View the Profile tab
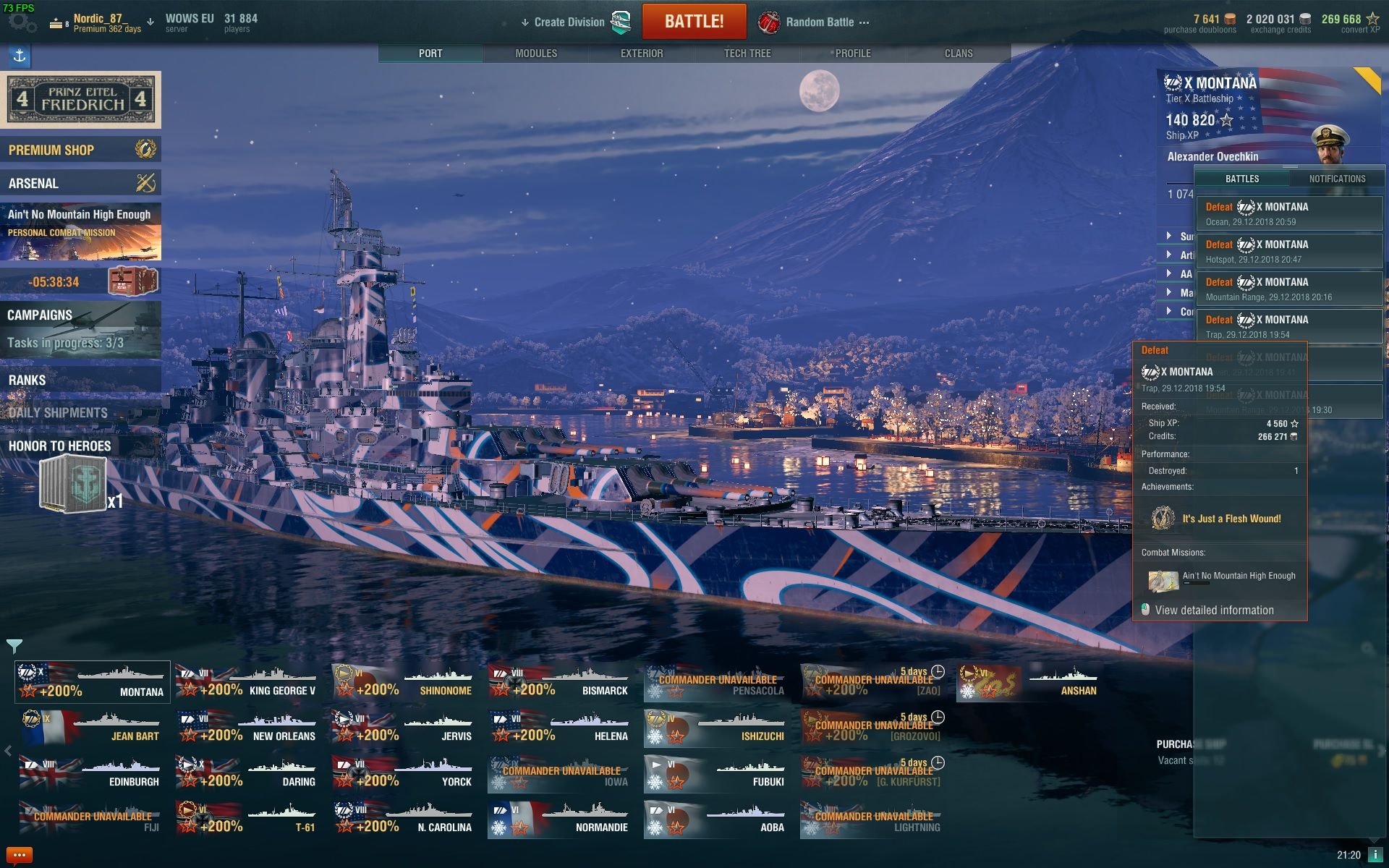 [x=853, y=54]
